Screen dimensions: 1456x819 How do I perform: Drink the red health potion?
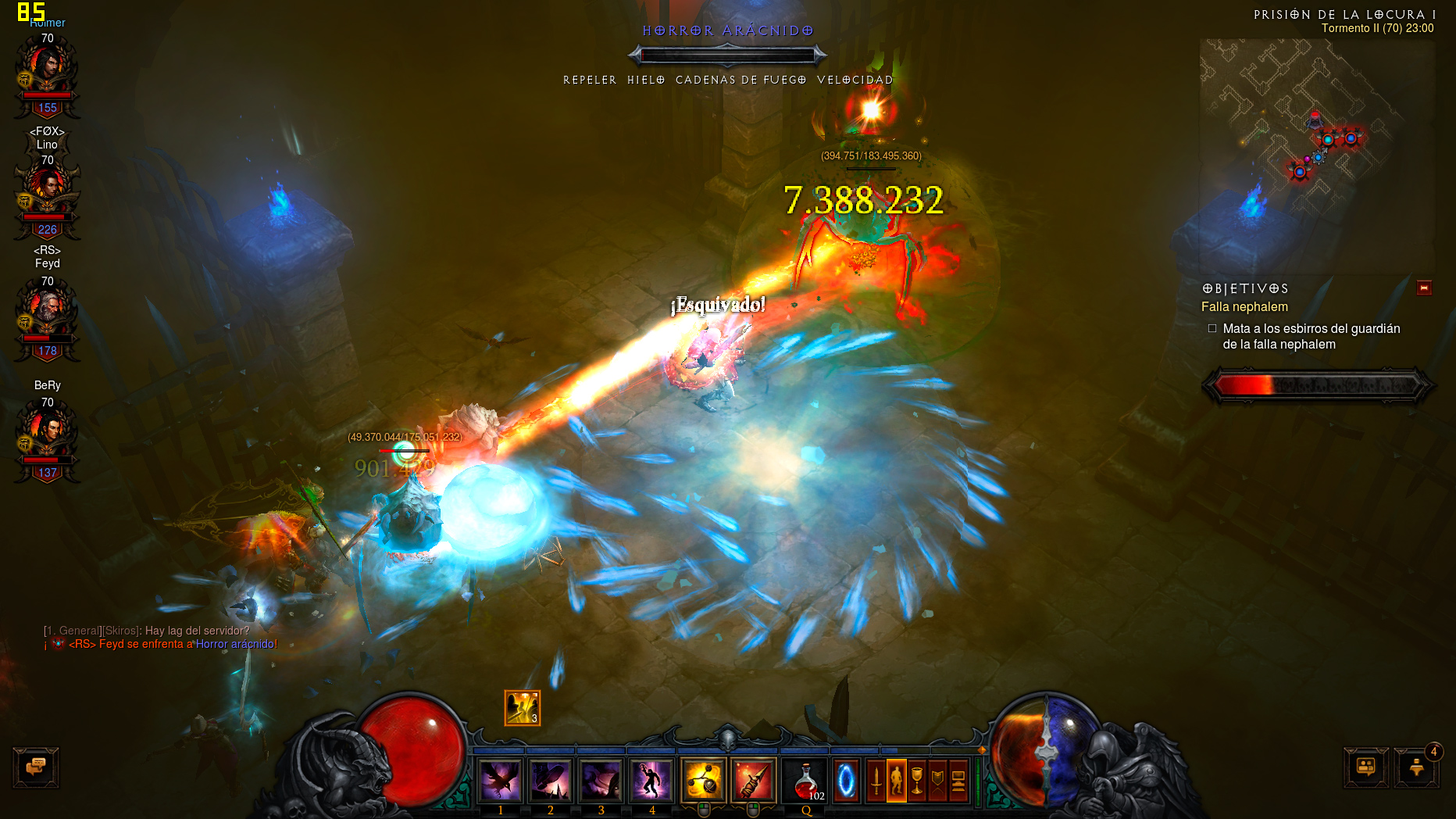[x=805, y=780]
